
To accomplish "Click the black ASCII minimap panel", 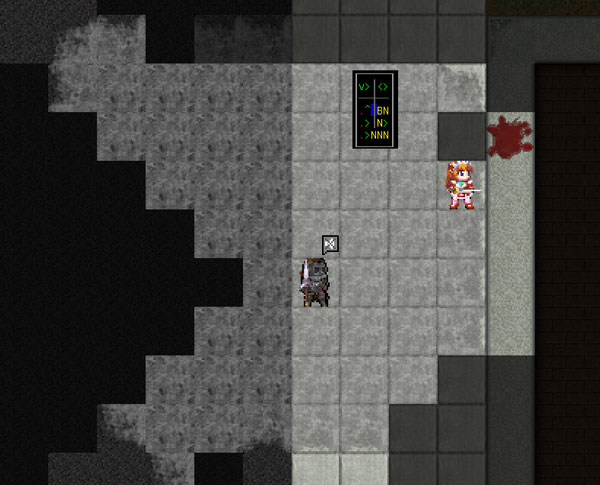I will point(375,110).
